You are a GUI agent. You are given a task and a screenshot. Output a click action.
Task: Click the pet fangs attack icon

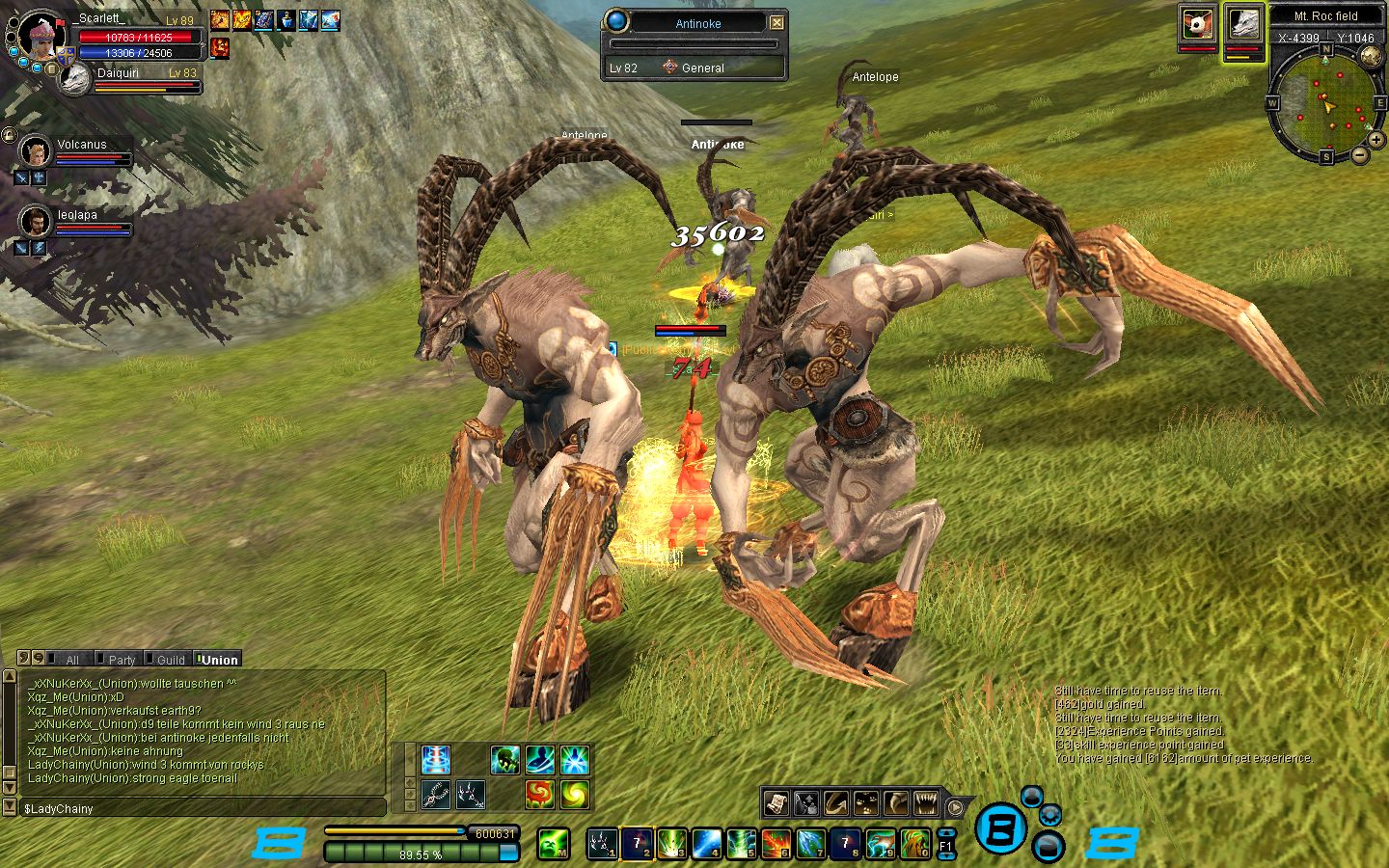pyautogui.click(x=925, y=802)
